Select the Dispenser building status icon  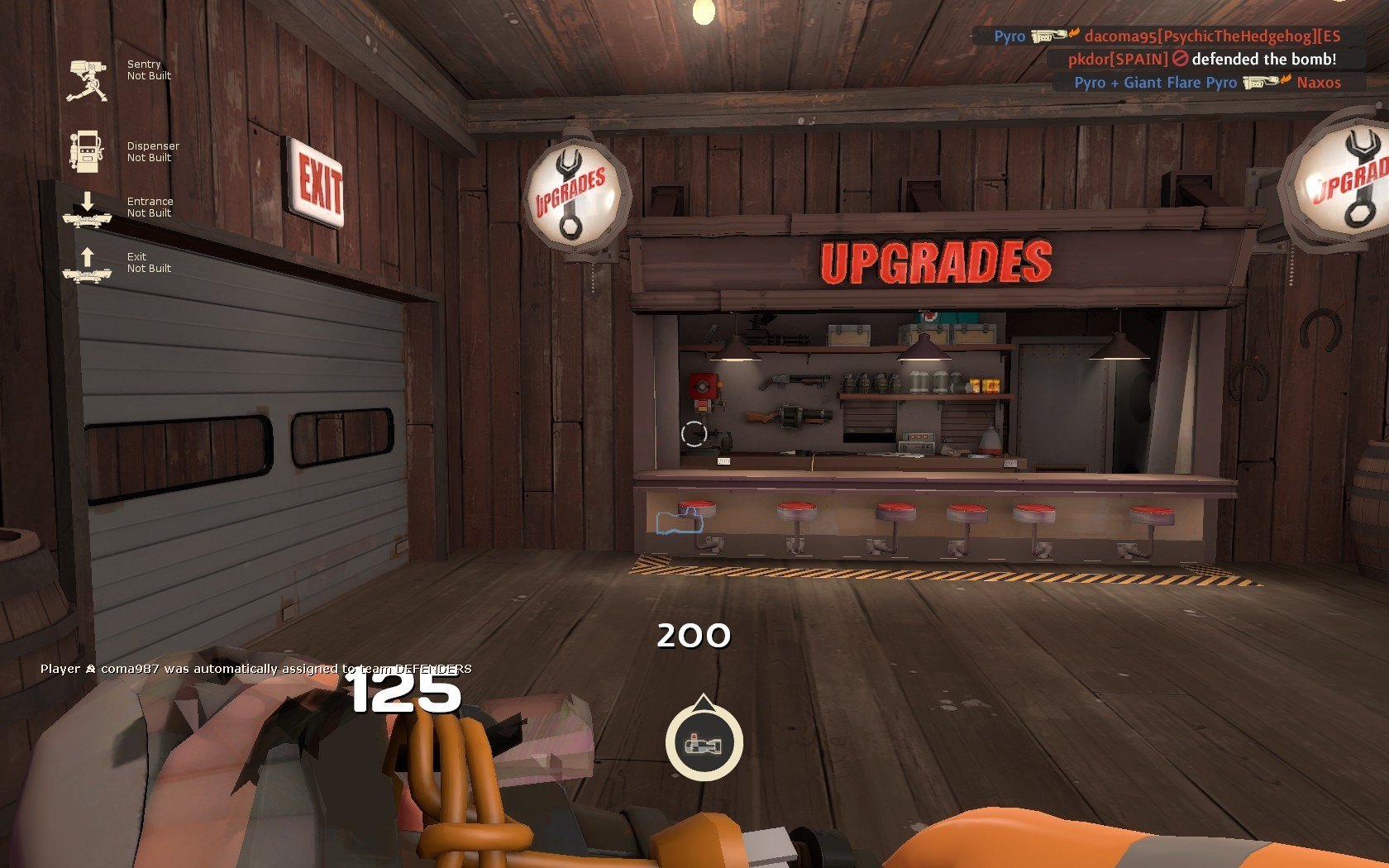(x=86, y=151)
